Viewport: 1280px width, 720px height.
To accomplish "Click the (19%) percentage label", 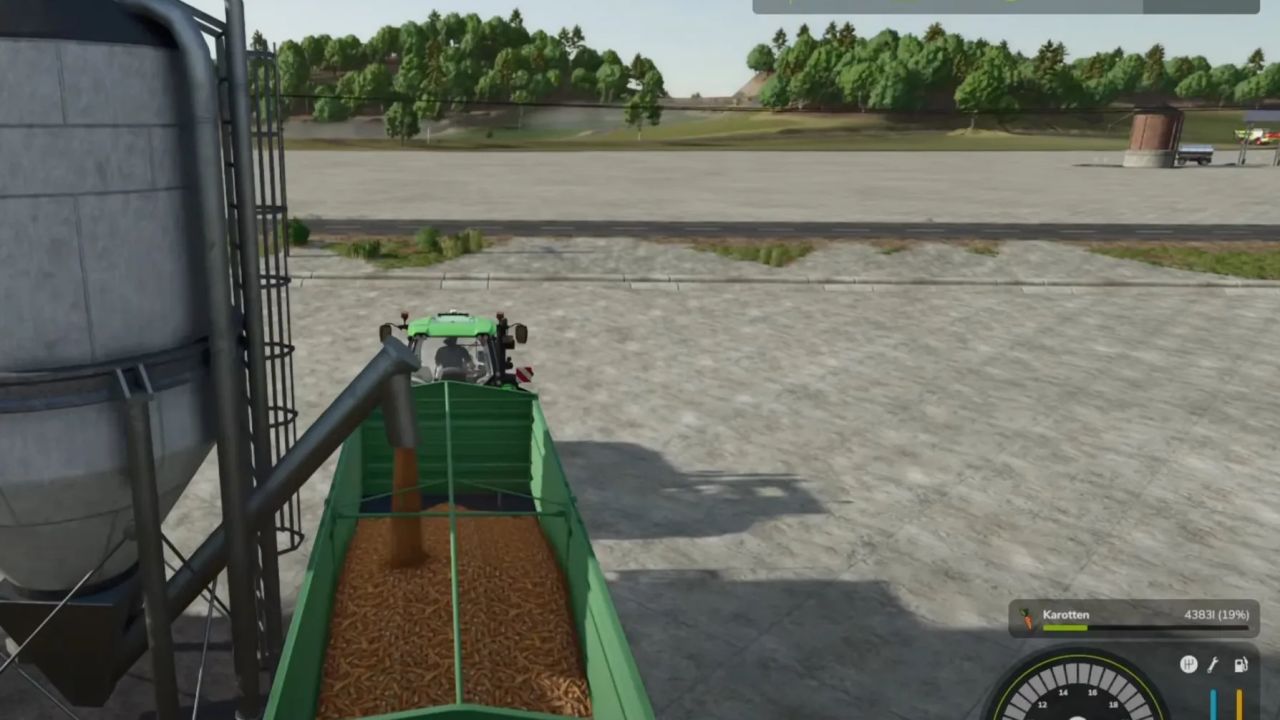I will click(x=1234, y=615).
